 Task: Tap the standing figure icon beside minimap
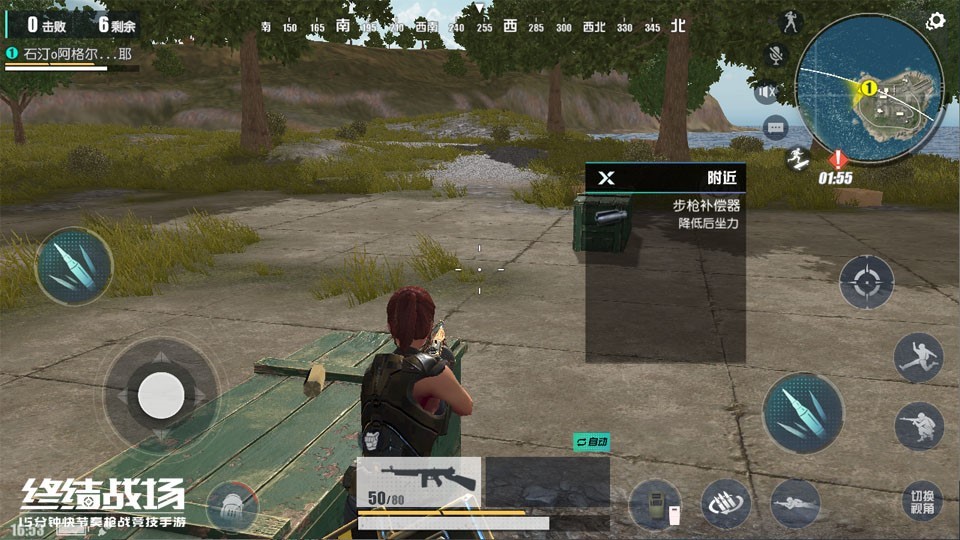pos(792,22)
